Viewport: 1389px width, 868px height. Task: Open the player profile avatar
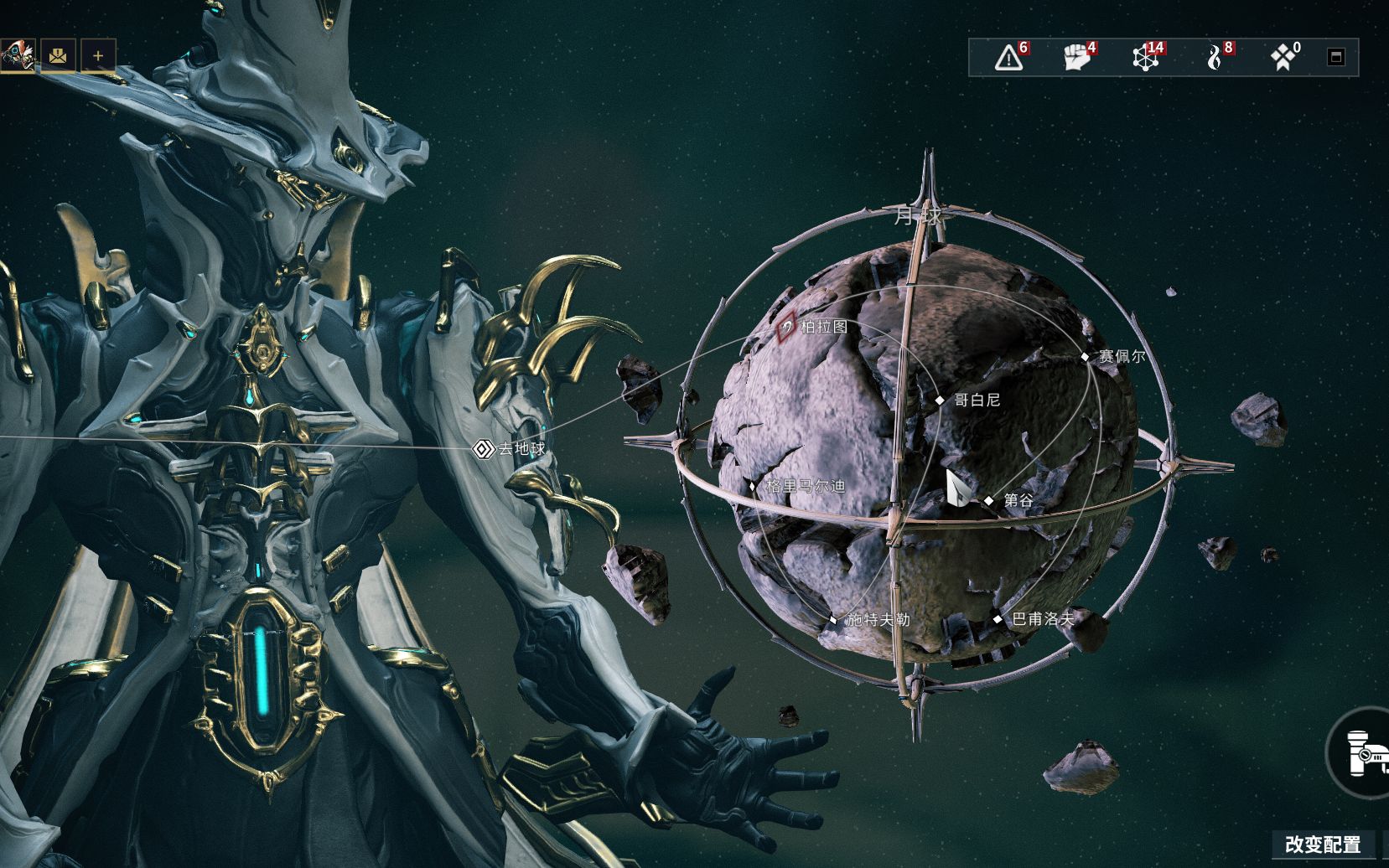17,55
